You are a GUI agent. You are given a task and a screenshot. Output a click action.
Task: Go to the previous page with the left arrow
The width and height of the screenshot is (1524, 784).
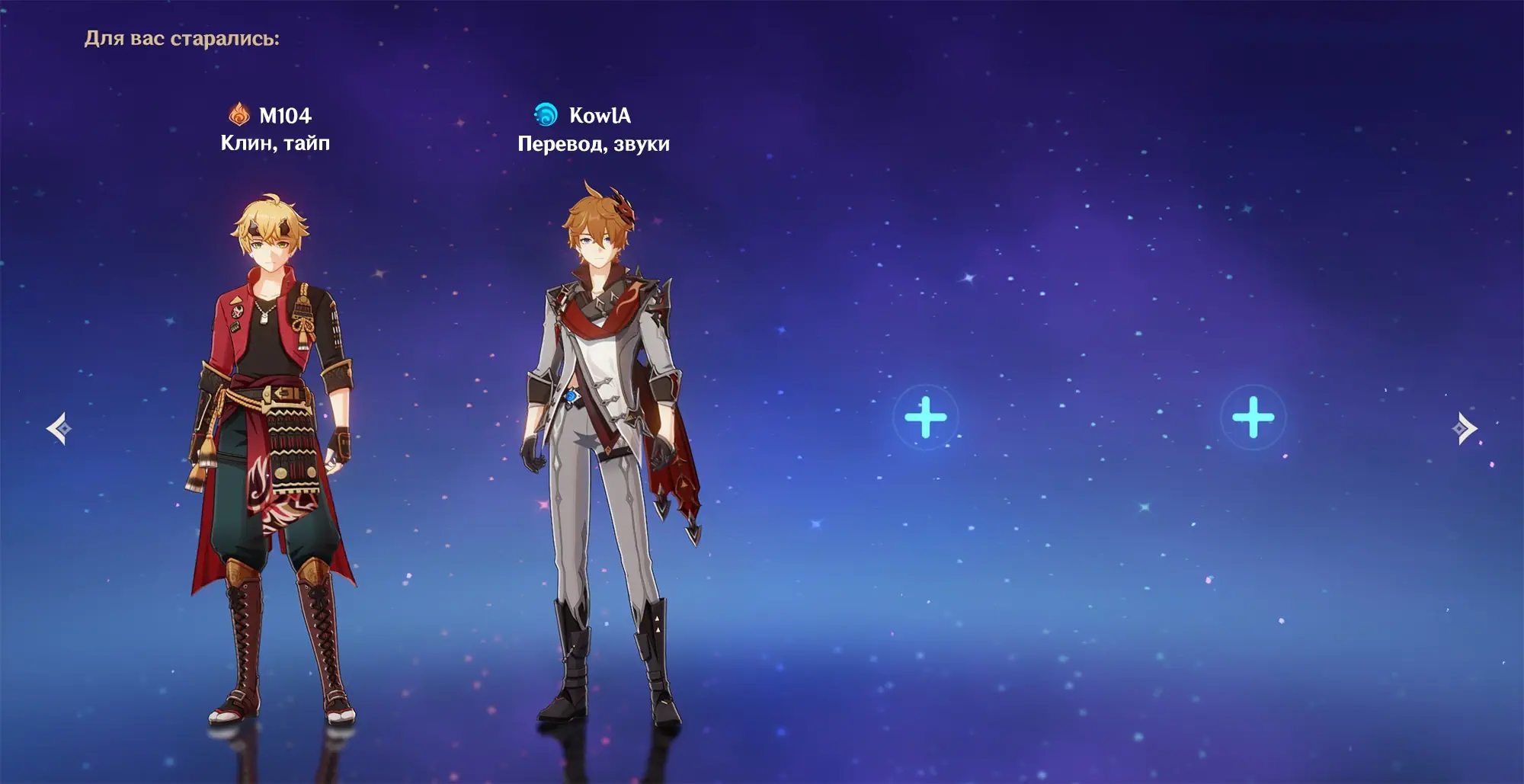(59, 428)
